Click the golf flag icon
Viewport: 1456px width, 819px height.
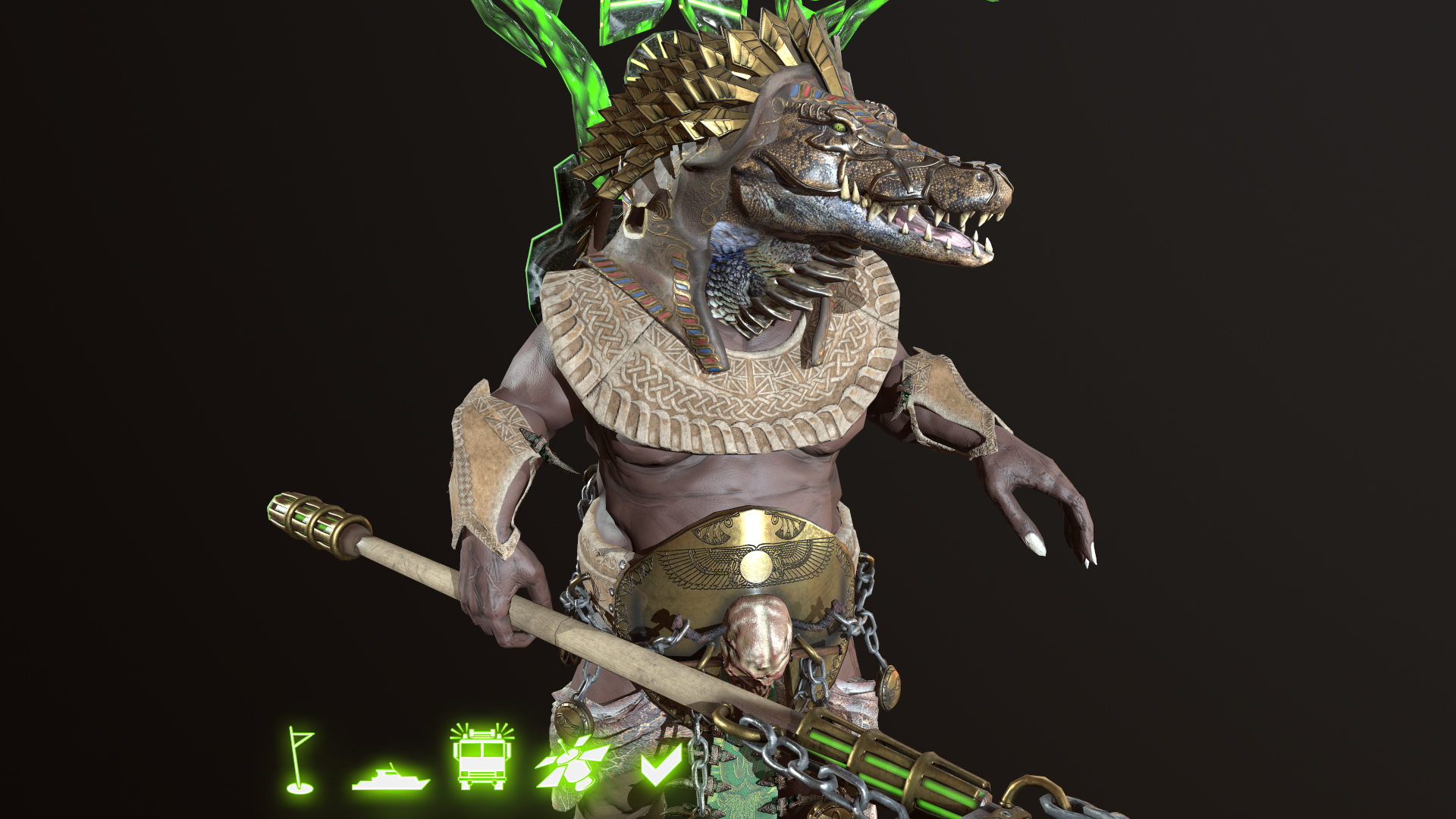(300, 761)
